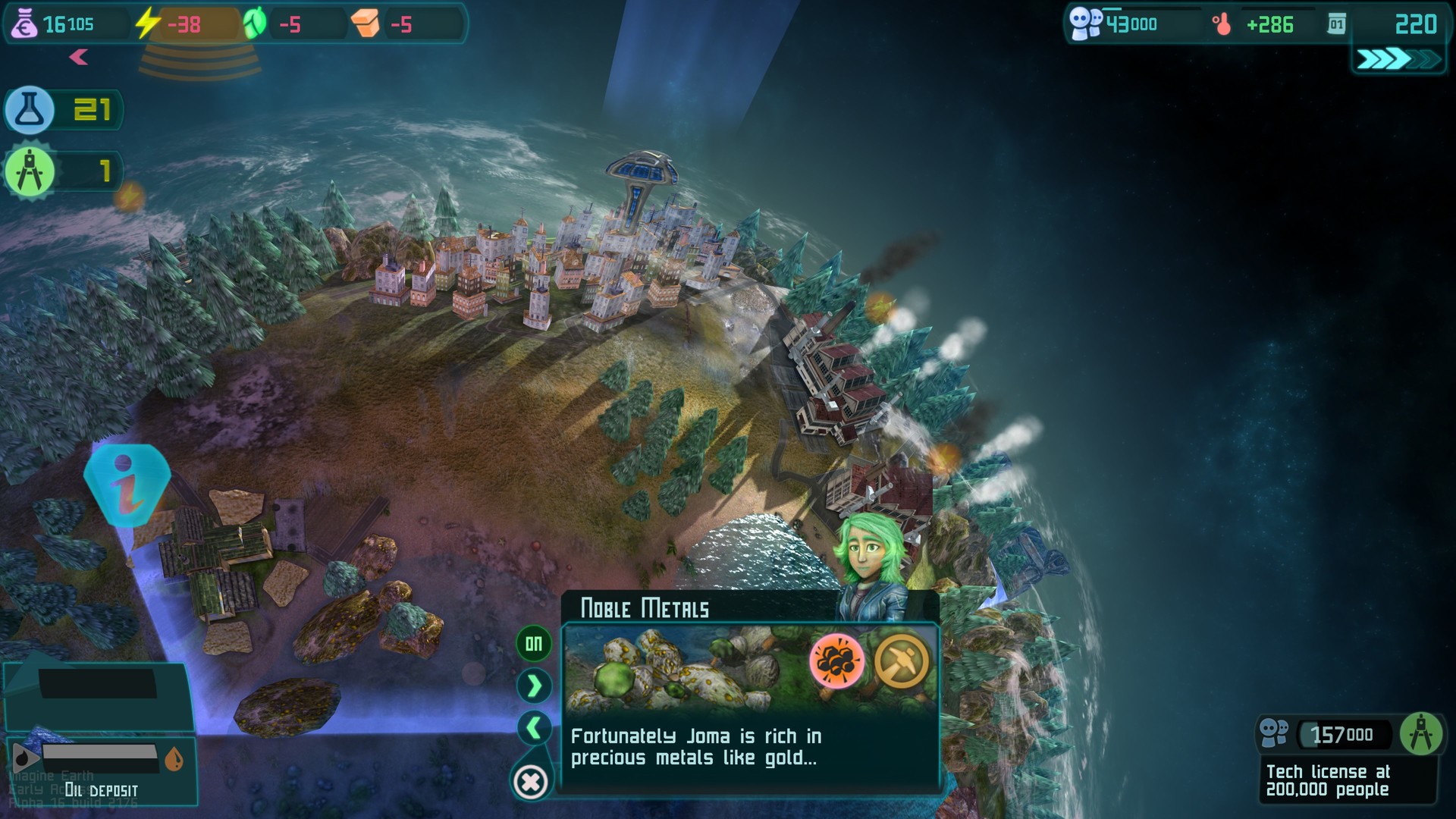Advance dialog with the right chevron arrow
1456x819 pixels.
pos(533,684)
